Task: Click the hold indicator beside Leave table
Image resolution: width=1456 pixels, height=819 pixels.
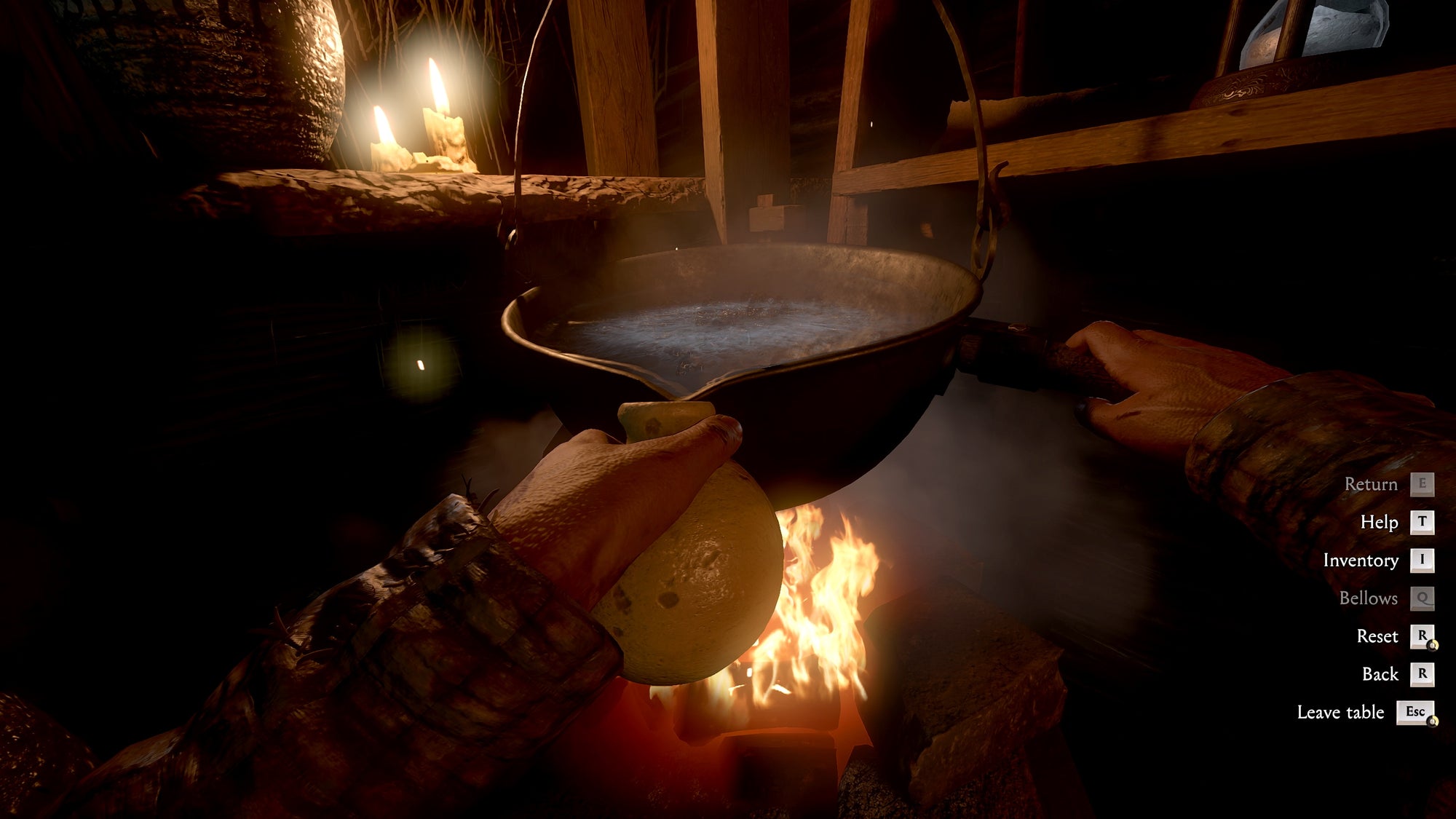Action: tap(1433, 721)
